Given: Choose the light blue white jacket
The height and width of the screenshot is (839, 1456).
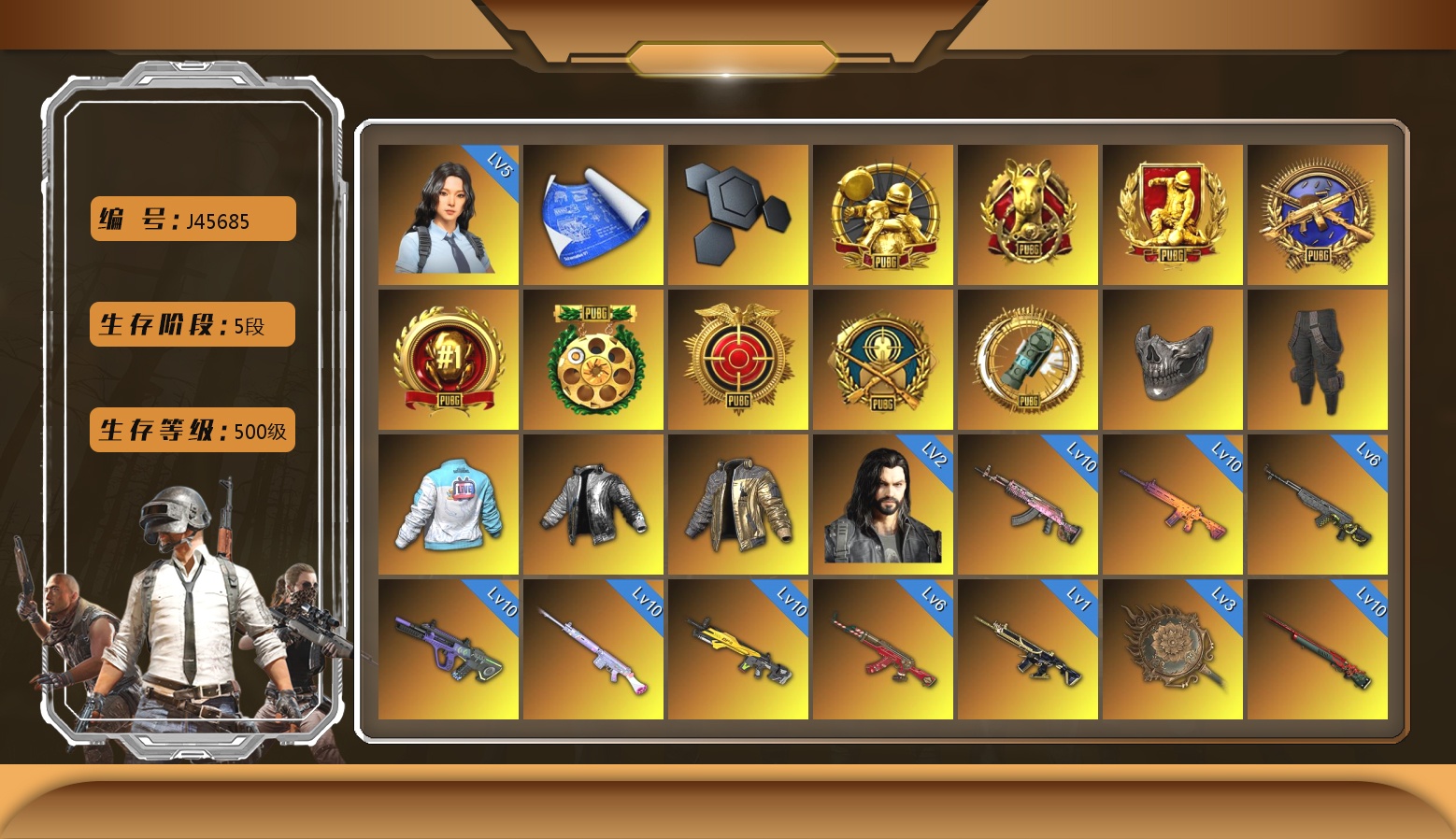Looking at the screenshot, I should click(448, 505).
